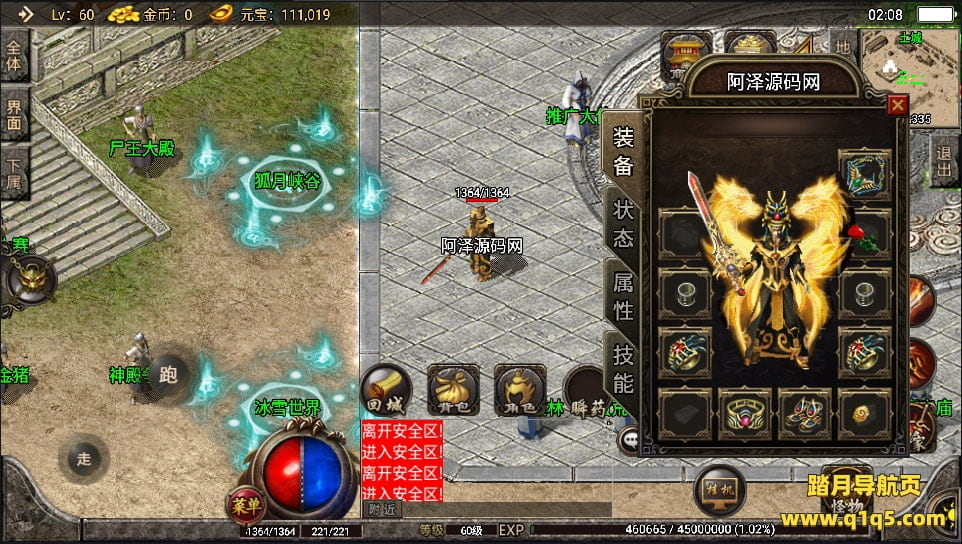Open the chat speech bubble
Viewport: 962px width, 544px height.
(630, 438)
